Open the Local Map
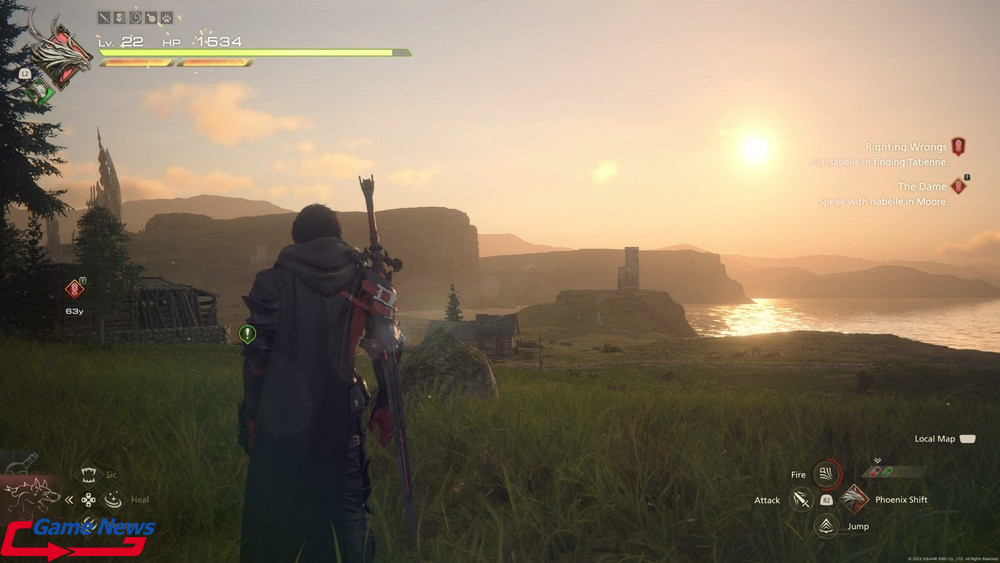Screen dimensions: 1000x563 966,439
